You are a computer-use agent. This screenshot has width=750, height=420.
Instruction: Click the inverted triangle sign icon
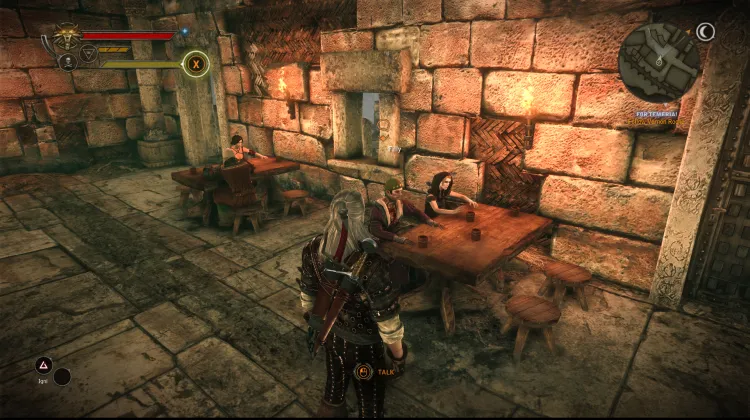point(88,53)
